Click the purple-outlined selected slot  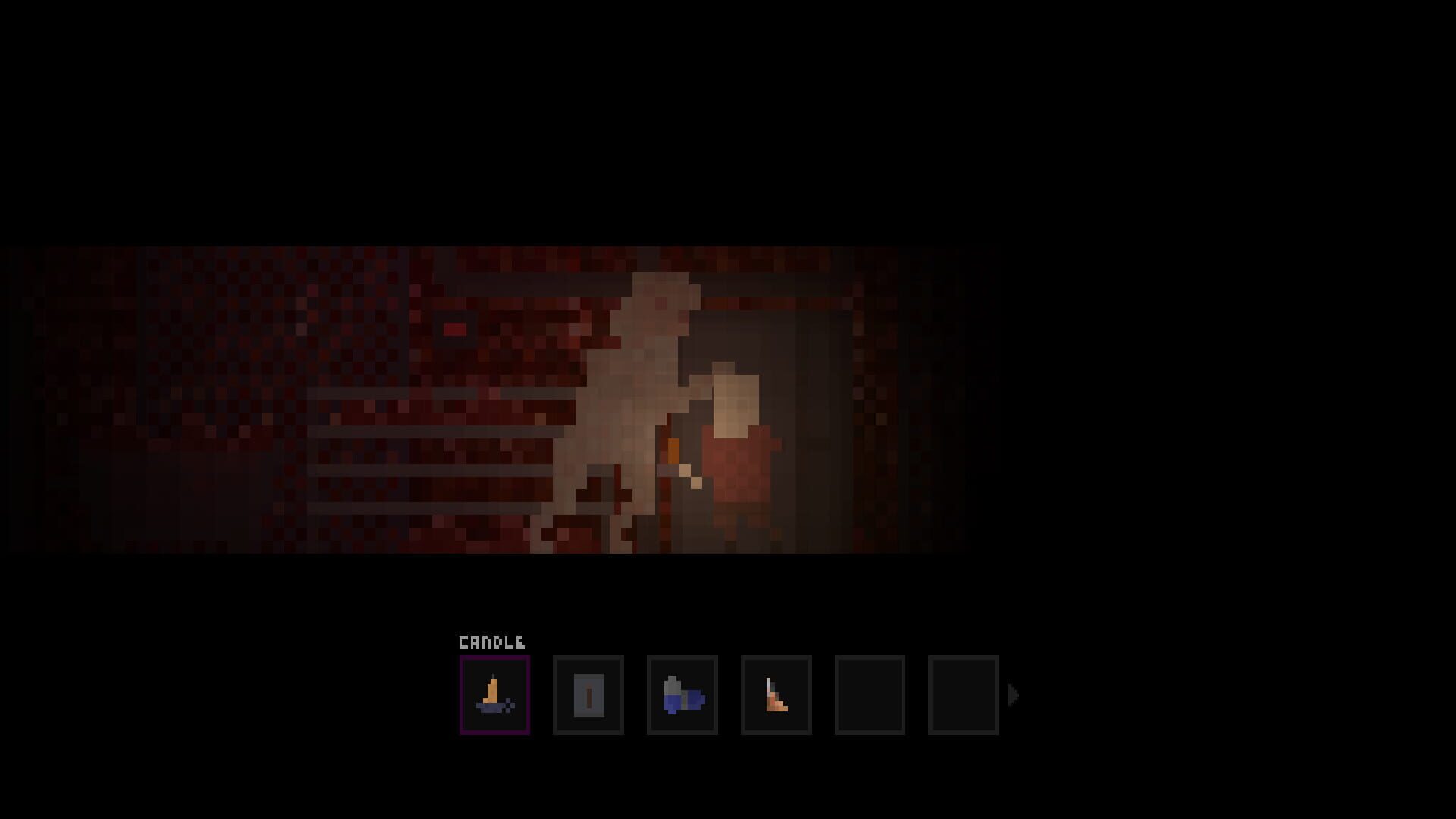[x=494, y=694]
